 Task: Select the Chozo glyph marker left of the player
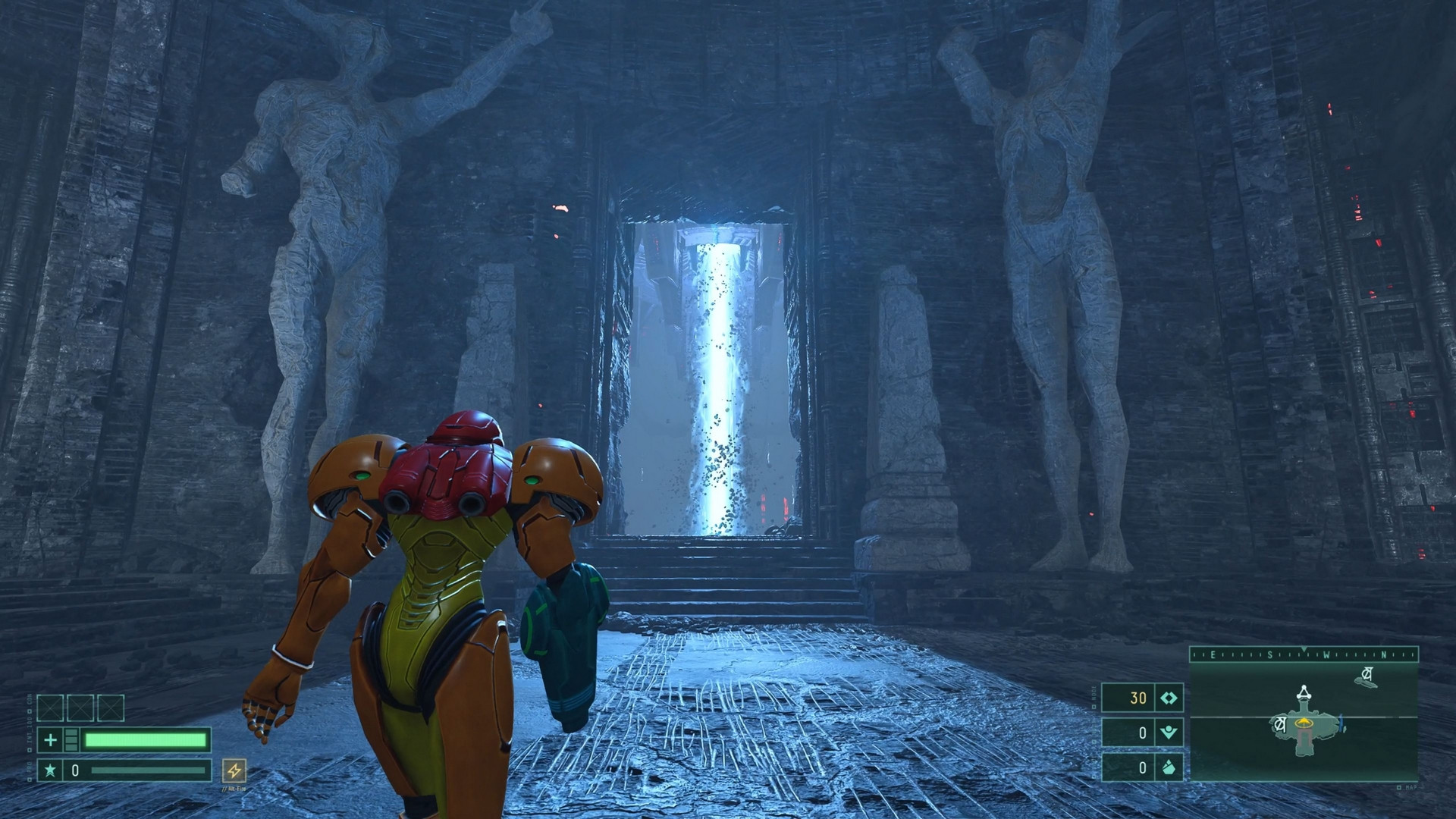pos(1279,724)
